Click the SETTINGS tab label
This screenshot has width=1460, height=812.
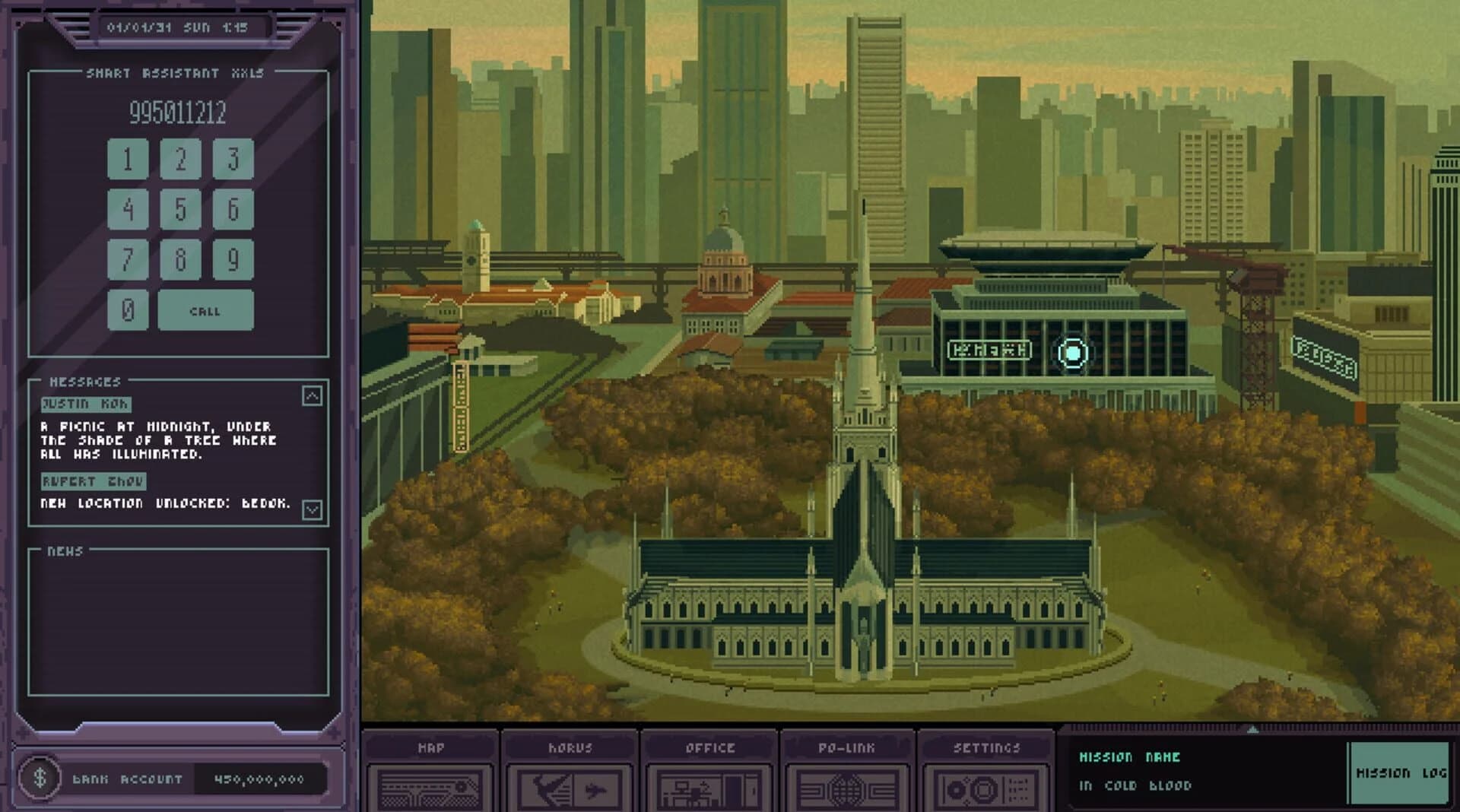[987, 747]
